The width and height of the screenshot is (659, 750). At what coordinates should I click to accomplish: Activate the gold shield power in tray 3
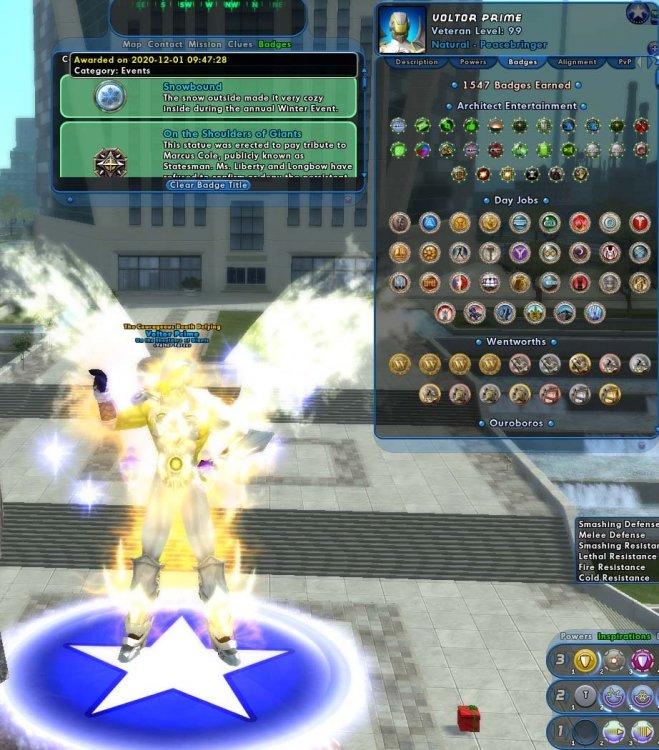(x=585, y=660)
